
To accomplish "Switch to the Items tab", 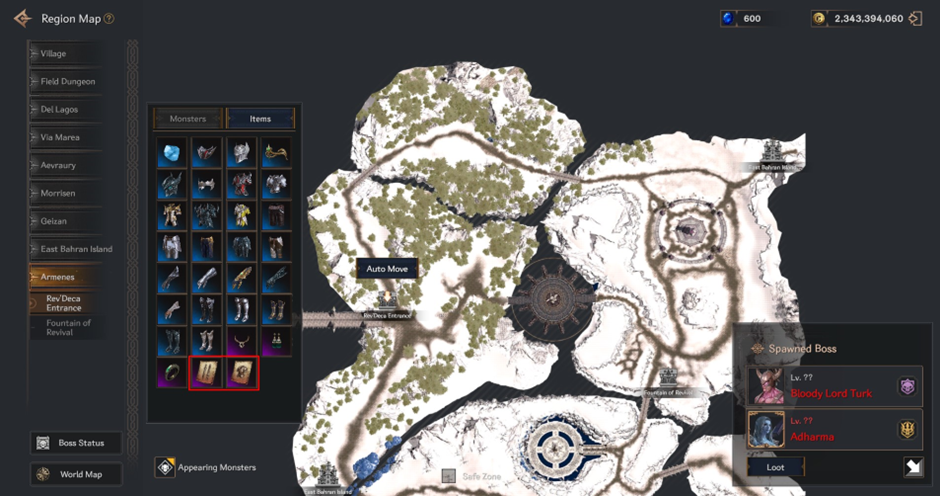I will pos(260,119).
